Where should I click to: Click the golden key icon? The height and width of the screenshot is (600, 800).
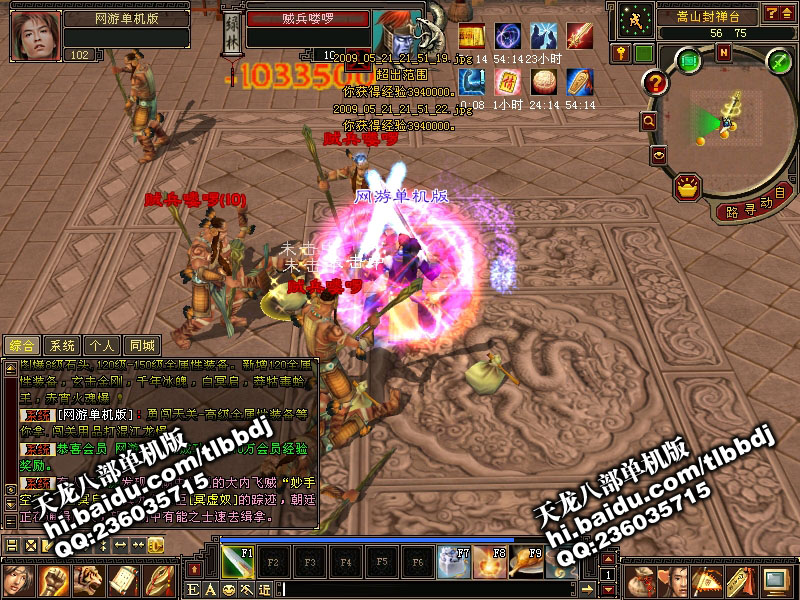[x=621, y=53]
